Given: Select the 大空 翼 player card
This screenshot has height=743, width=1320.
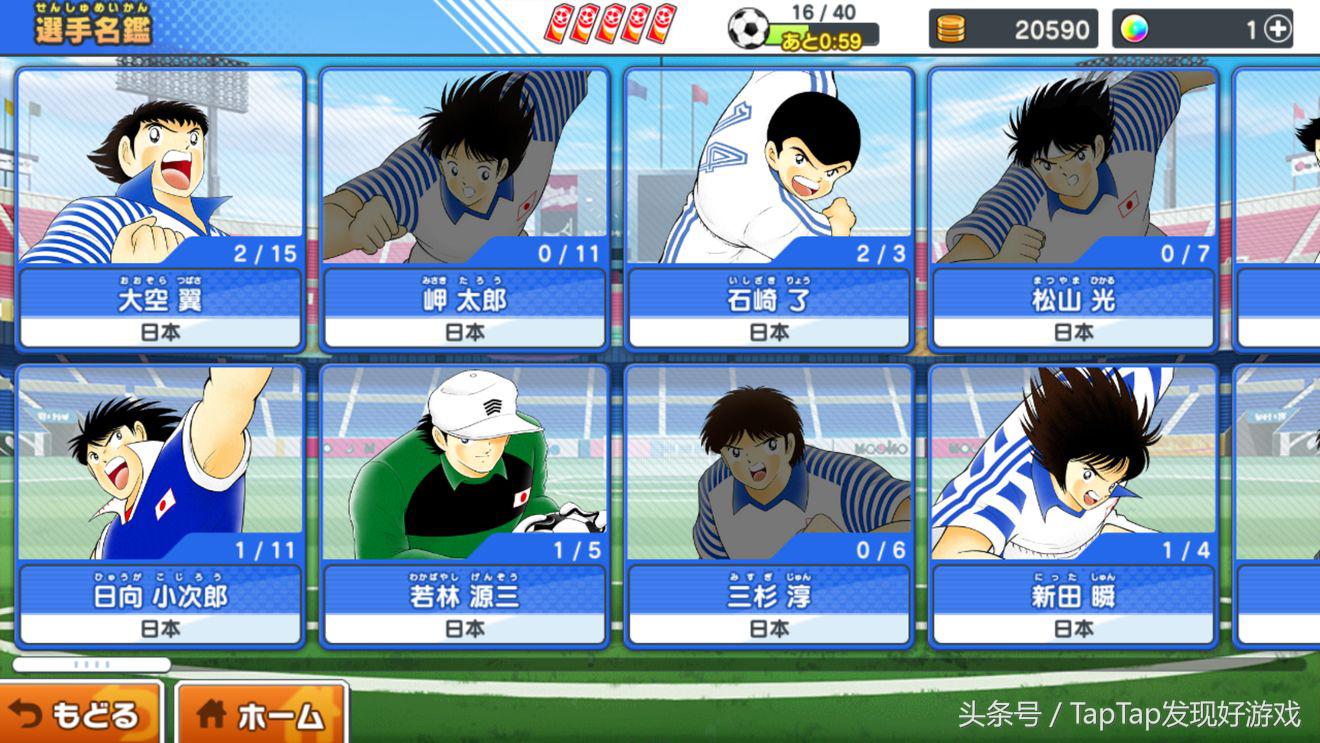Looking at the screenshot, I should (160, 208).
